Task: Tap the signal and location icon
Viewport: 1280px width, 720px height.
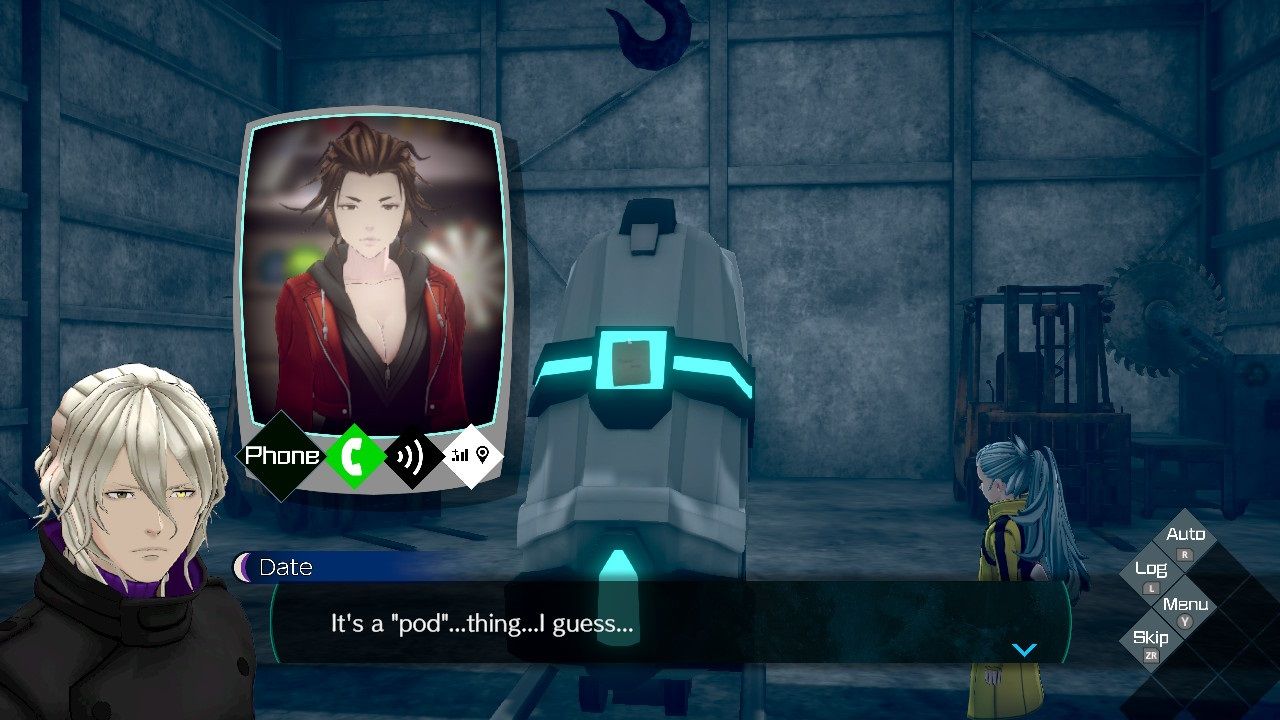Action: [472, 456]
